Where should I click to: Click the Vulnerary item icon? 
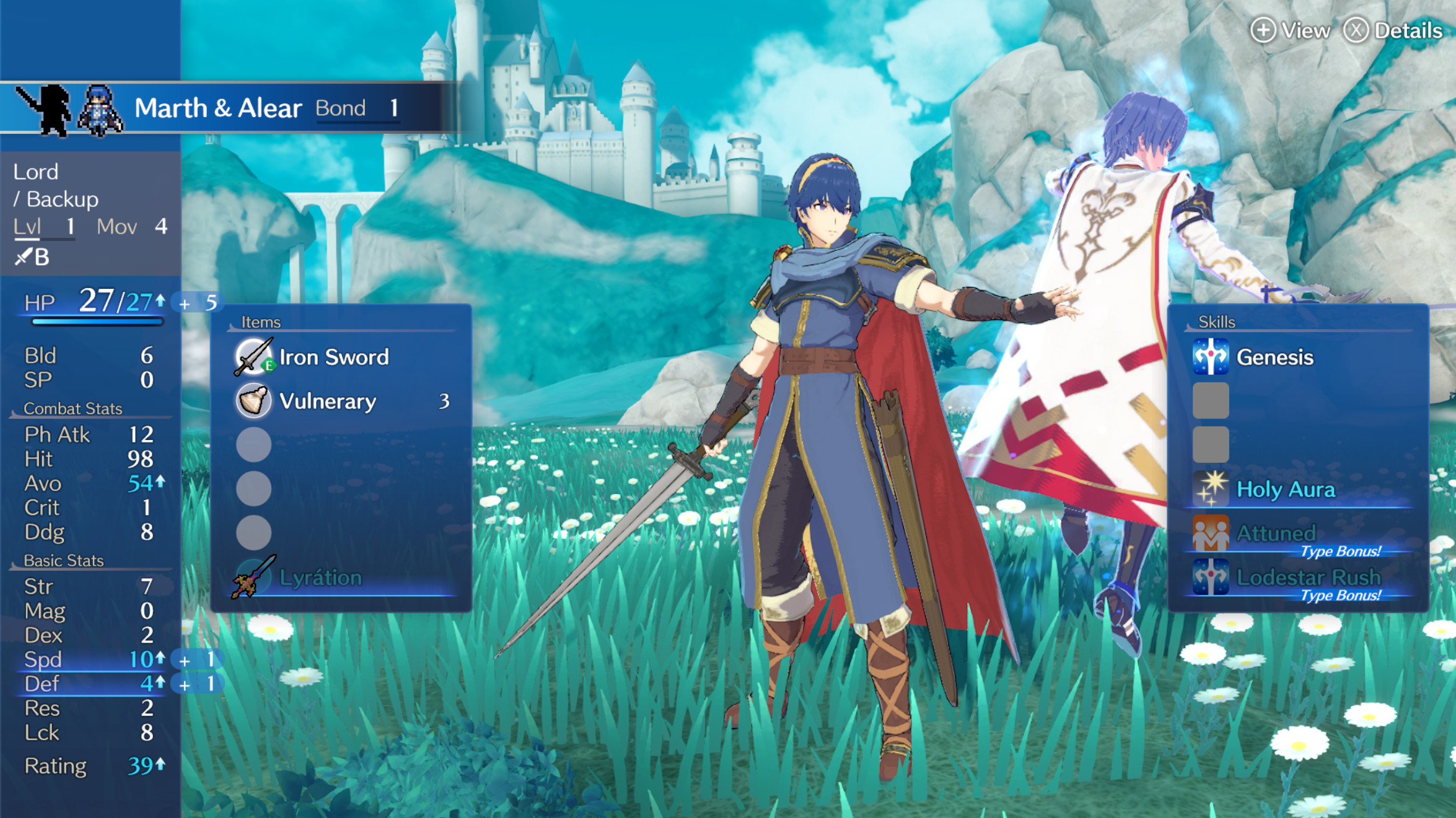(x=254, y=401)
